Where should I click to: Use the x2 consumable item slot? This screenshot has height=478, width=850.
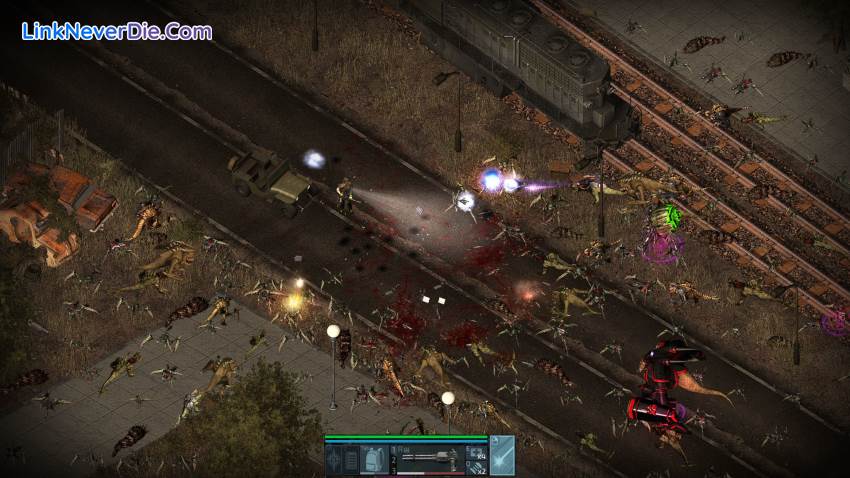click(x=477, y=468)
